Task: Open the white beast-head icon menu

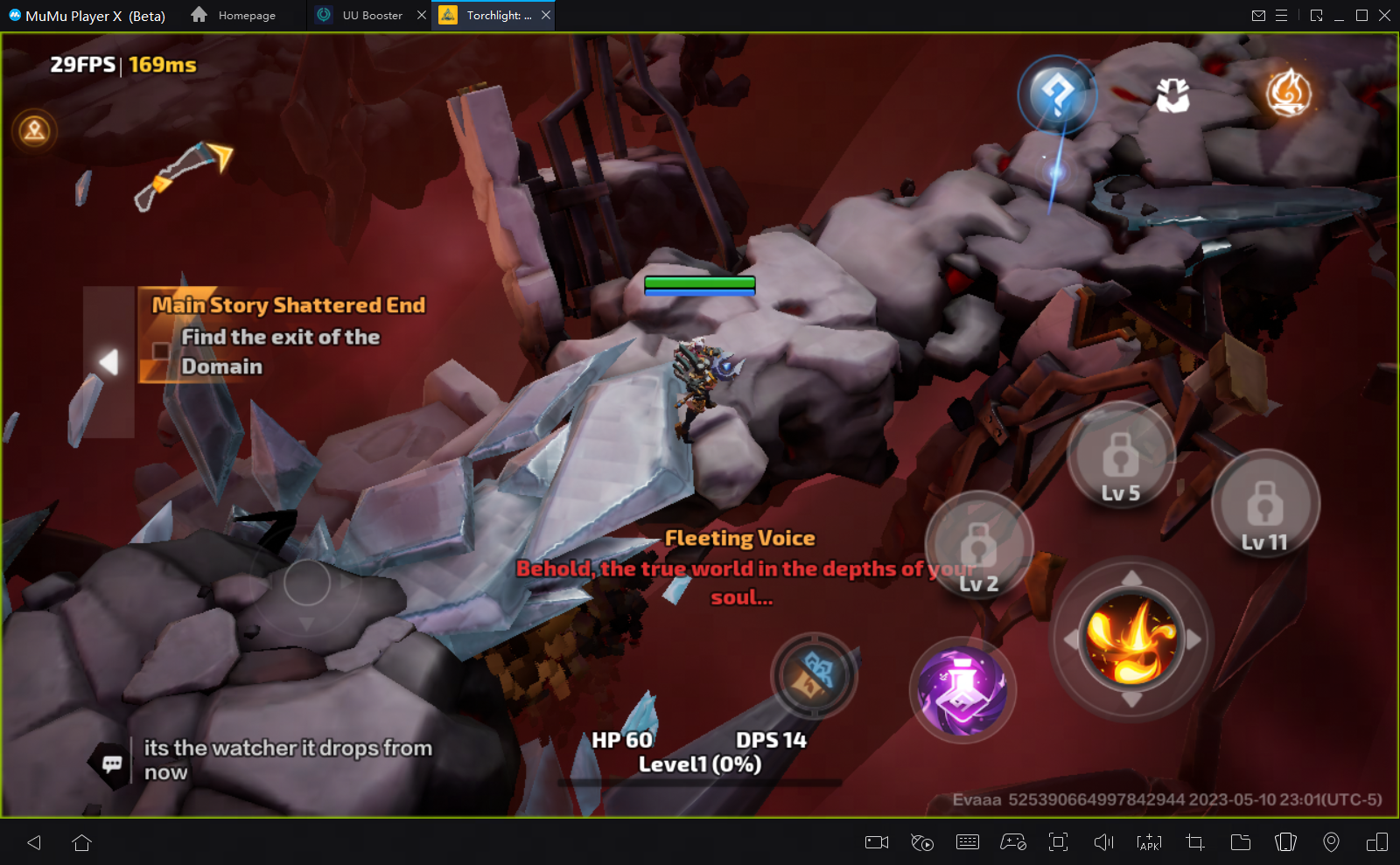Action: 1172,95
